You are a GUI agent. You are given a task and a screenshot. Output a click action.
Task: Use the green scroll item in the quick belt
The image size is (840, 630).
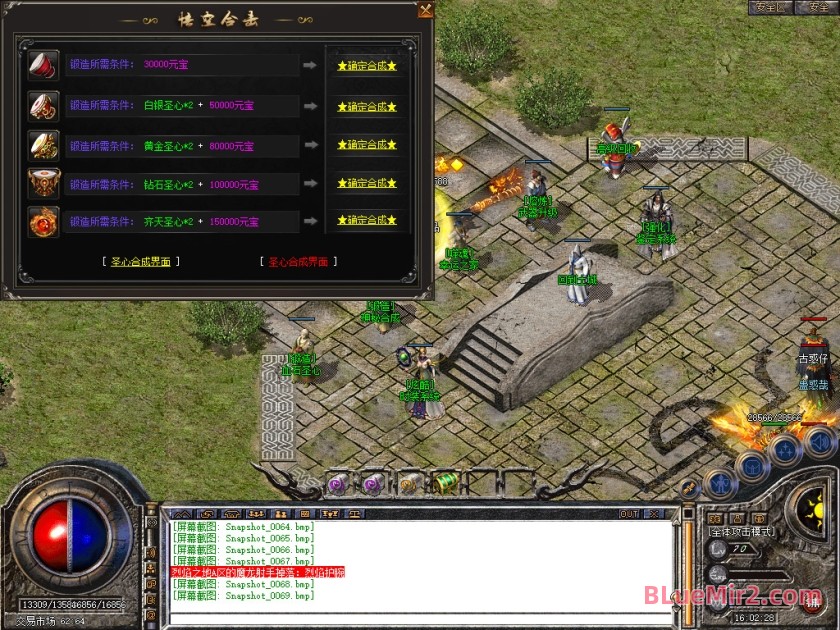[x=446, y=482]
